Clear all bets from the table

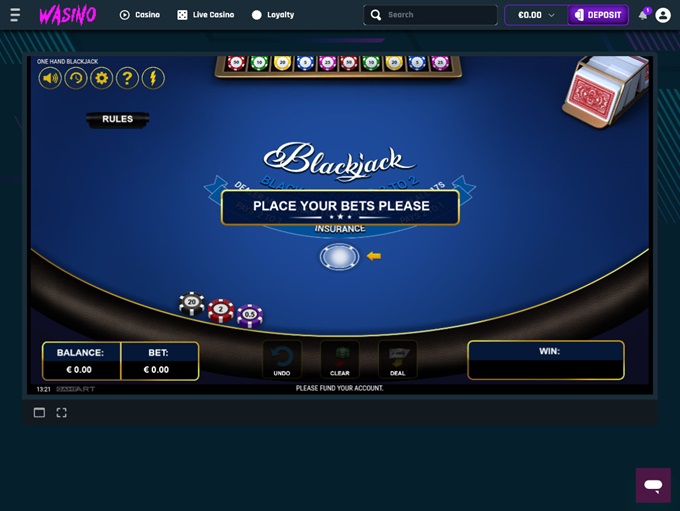pos(340,360)
